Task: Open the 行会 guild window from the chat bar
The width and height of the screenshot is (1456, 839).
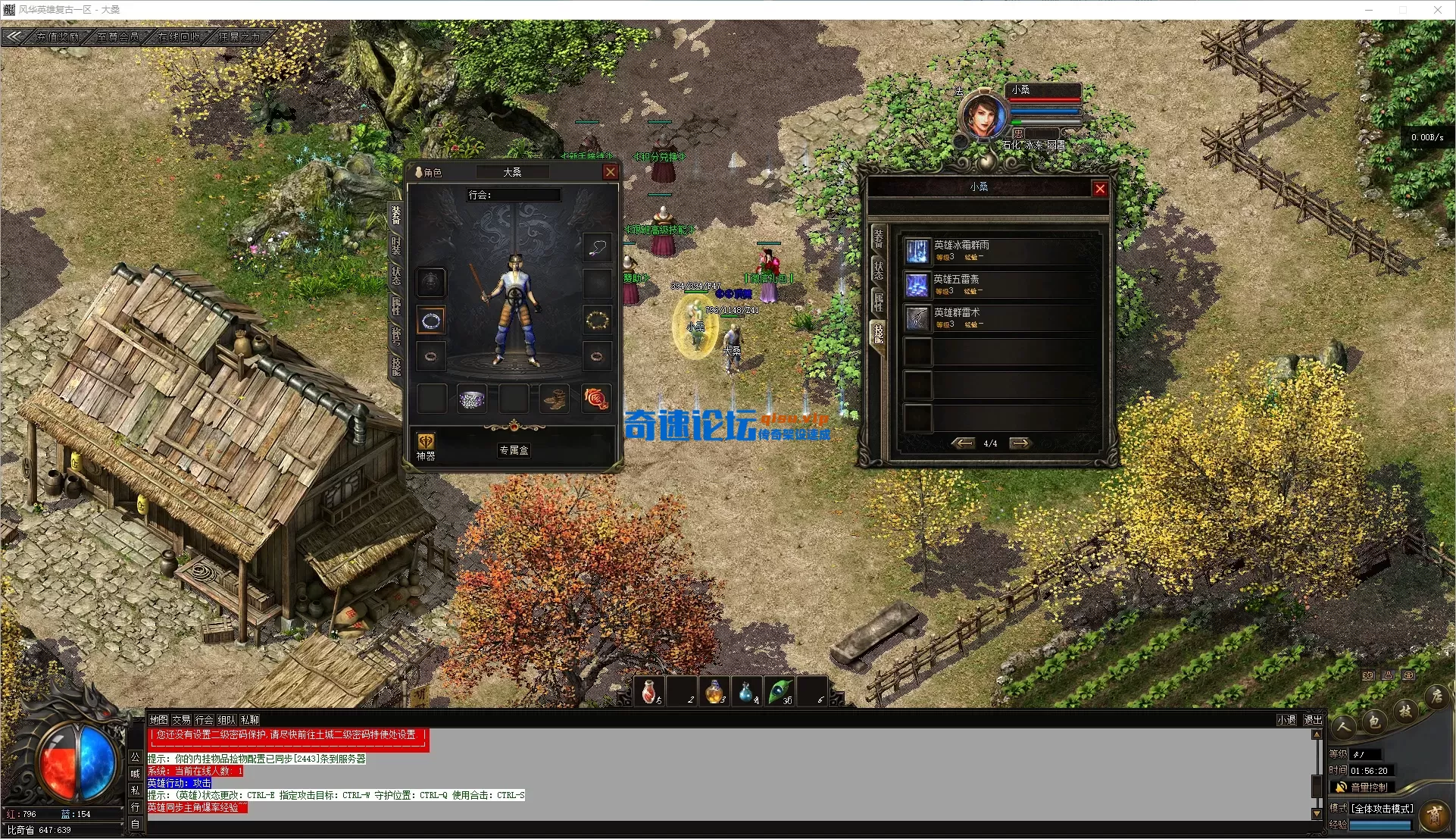Action: pos(204,720)
